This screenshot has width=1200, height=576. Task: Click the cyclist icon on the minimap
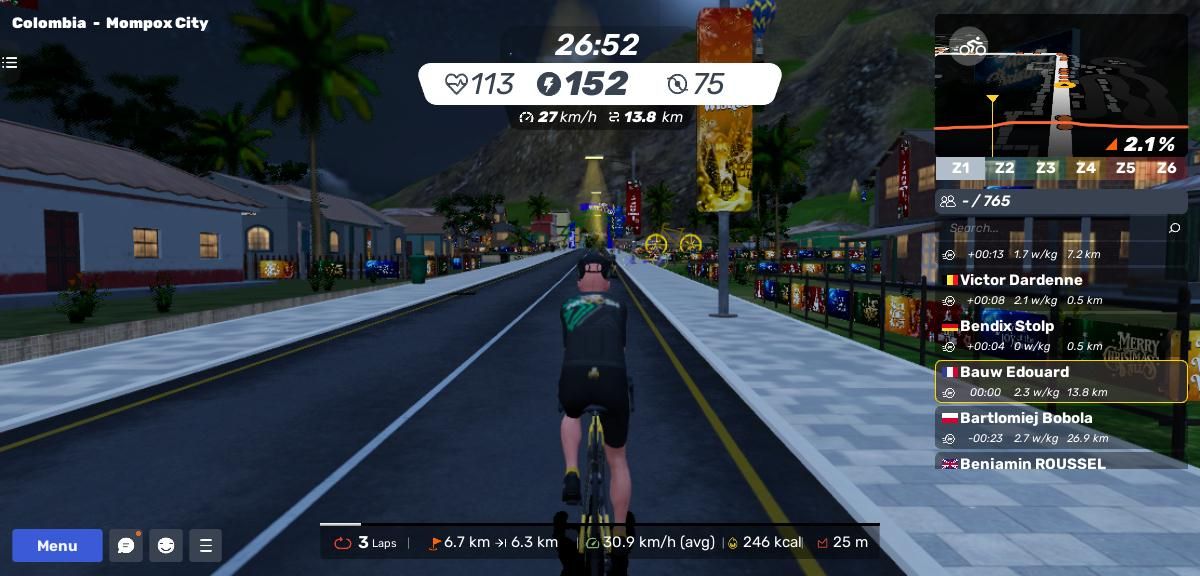[968, 47]
